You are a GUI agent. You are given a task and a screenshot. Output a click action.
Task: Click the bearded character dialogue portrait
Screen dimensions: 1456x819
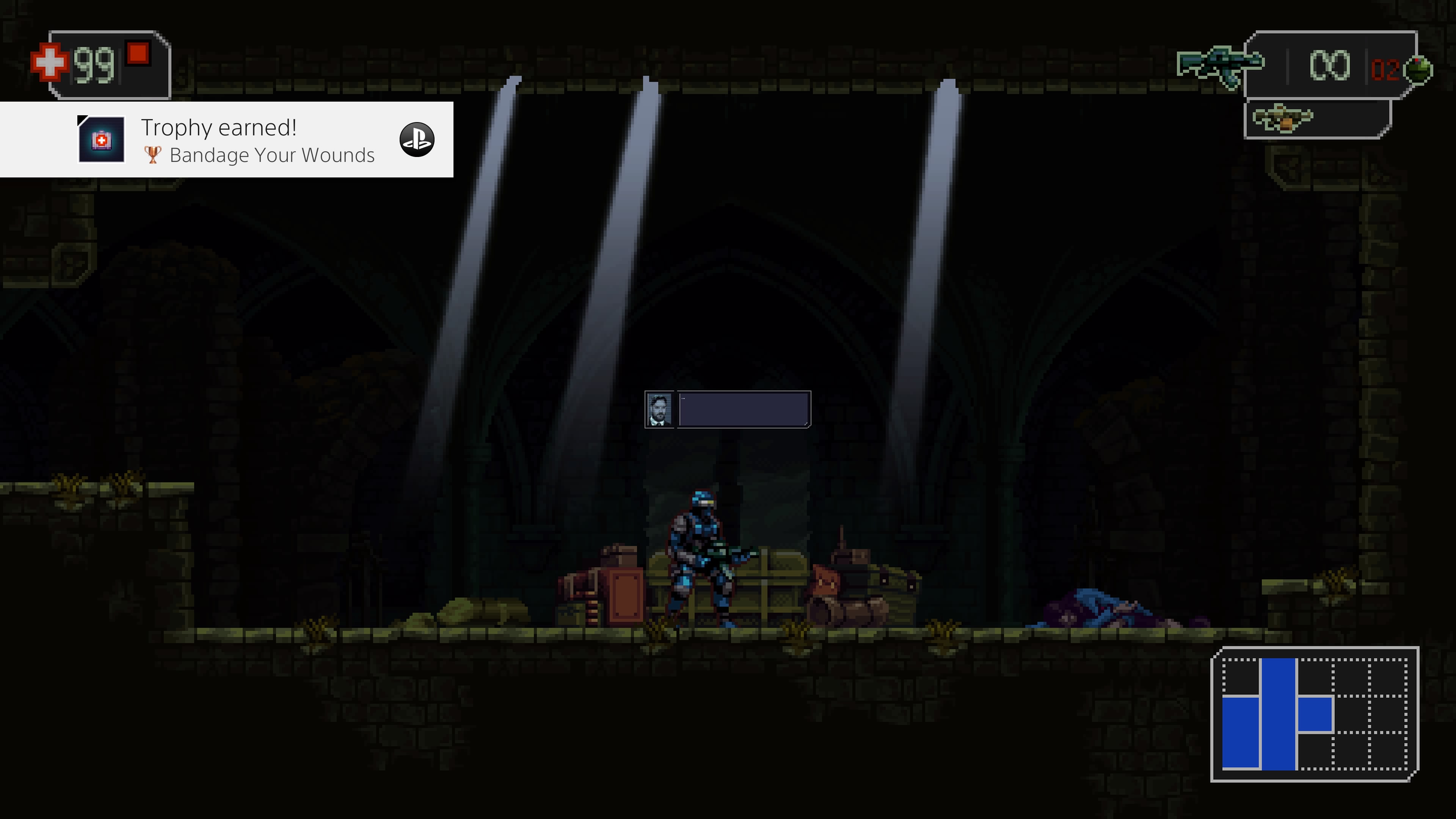click(659, 409)
